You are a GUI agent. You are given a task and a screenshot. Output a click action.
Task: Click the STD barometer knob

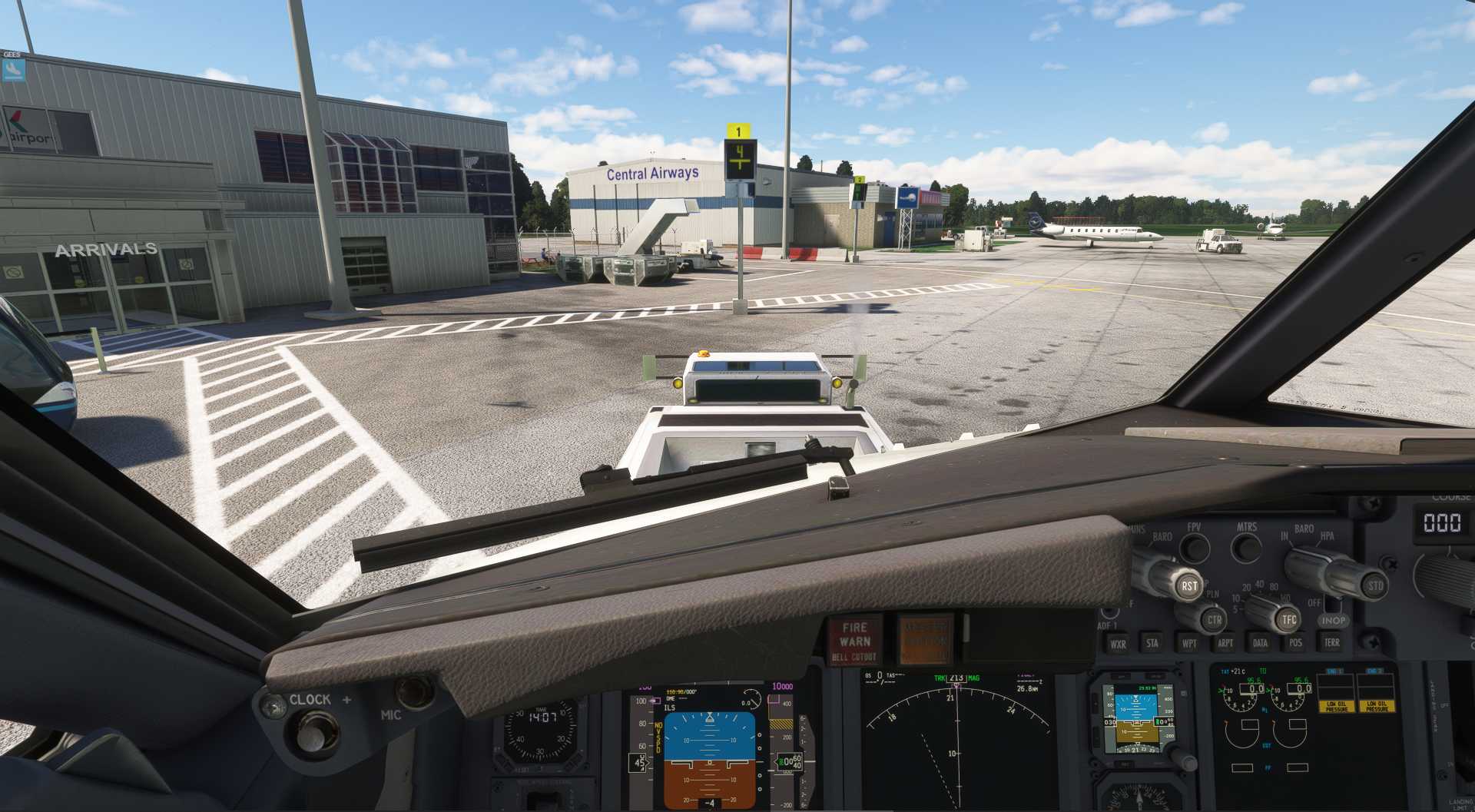[x=1374, y=585]
